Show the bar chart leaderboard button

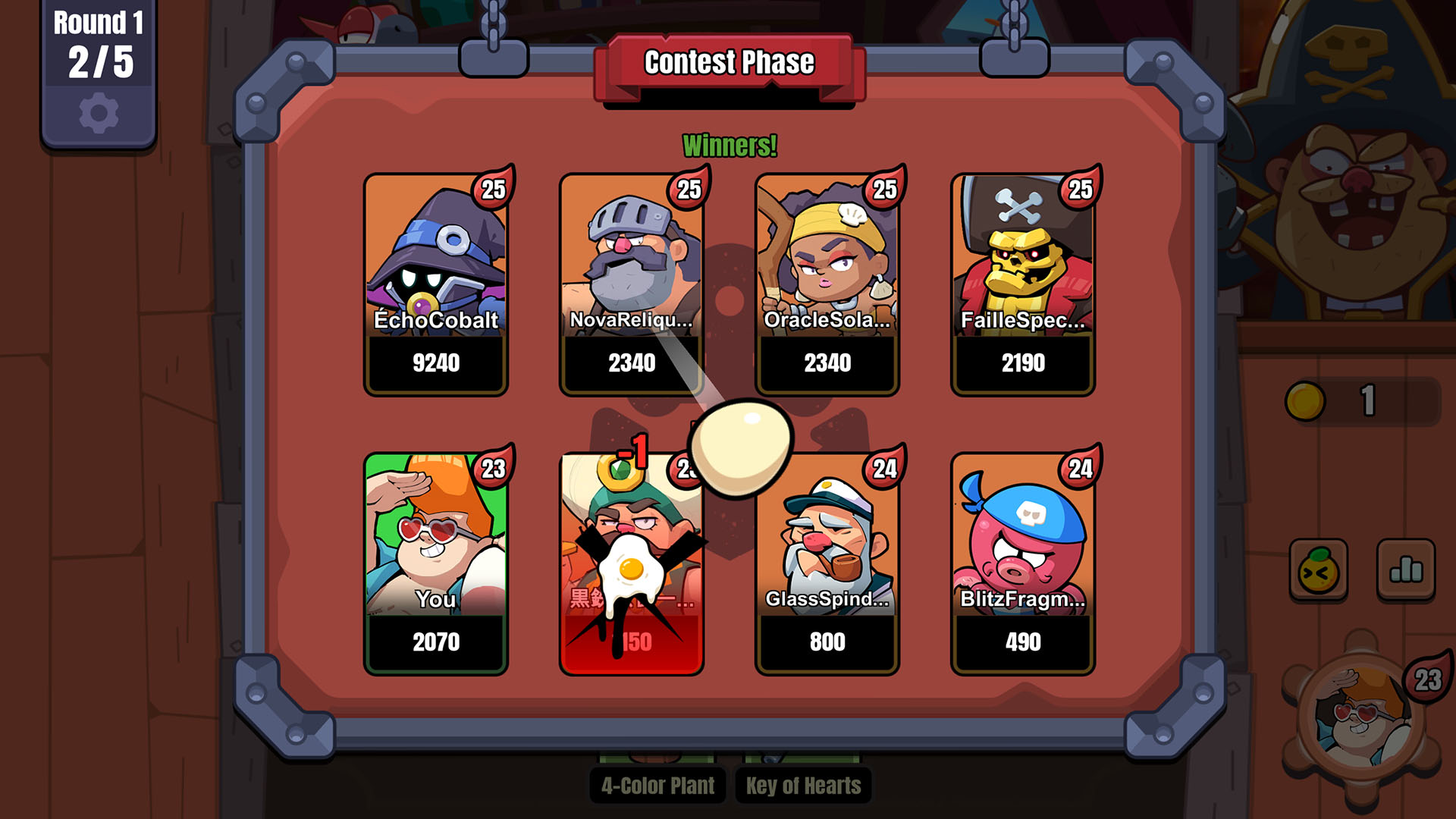point(1405,570)
